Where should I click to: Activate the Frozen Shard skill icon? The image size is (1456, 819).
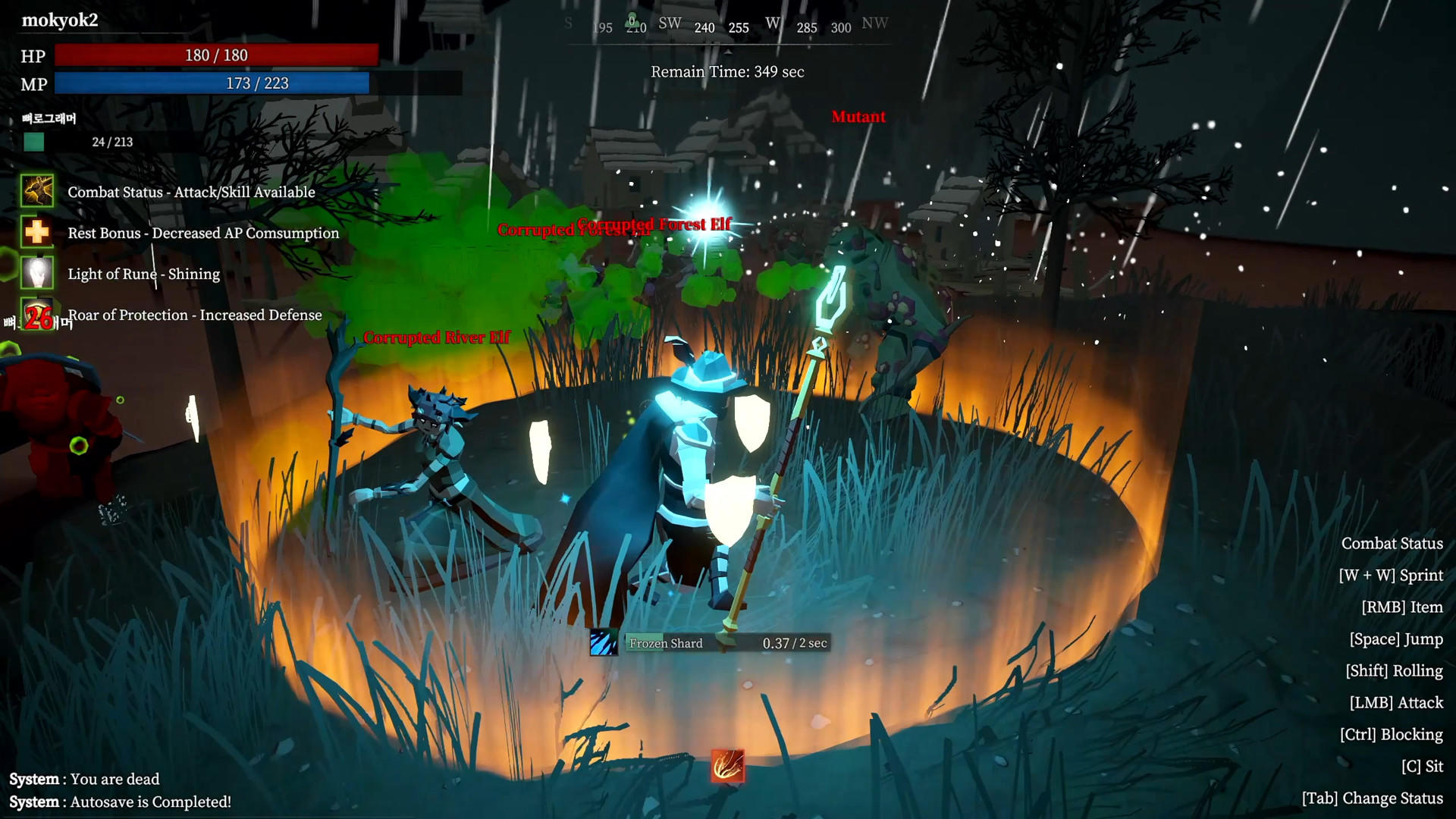pyautogui.click(x=604, y=643)
